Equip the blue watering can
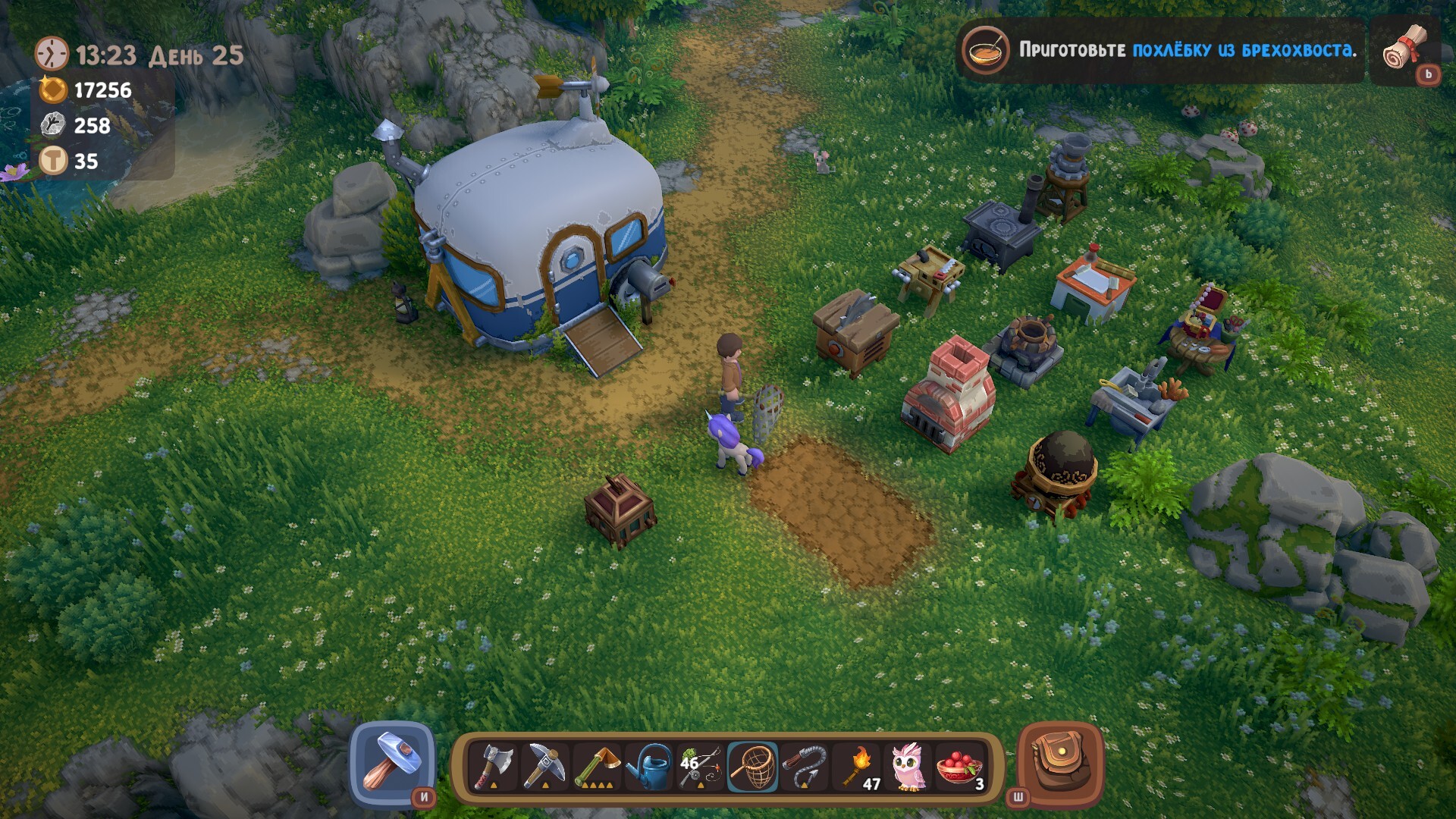Screen dimensions: 1456x819 [x=650, y=766]
